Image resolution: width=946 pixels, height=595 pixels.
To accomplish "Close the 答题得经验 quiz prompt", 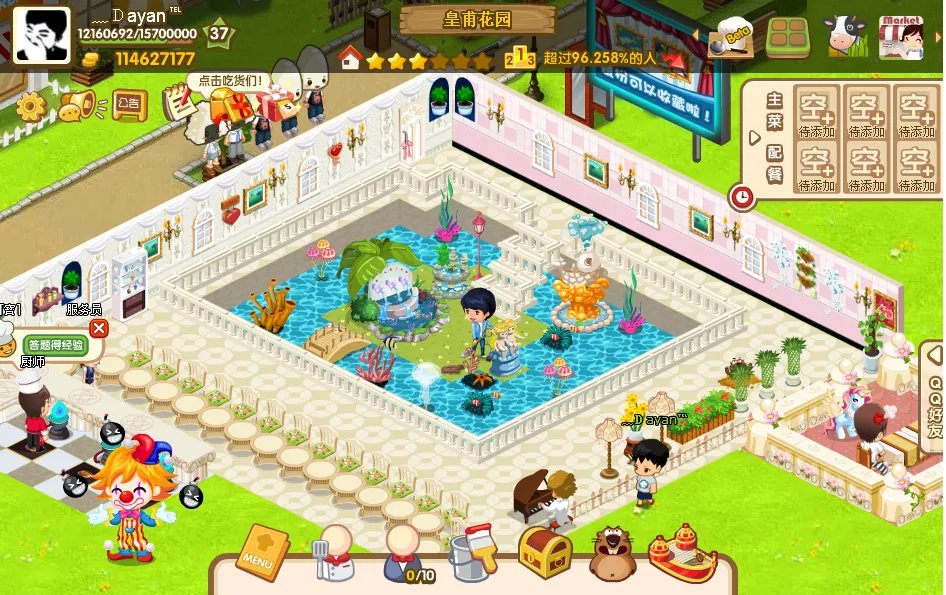I will pos(98,328).
